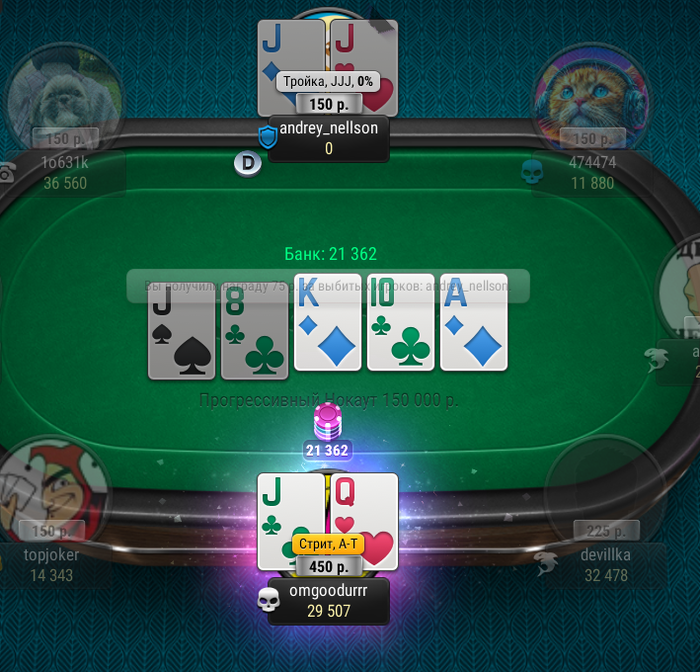Click the andrey_nellson name plate
Image resolution: width=700 pixels, height=672 pixels.
(x=328, y=138)
